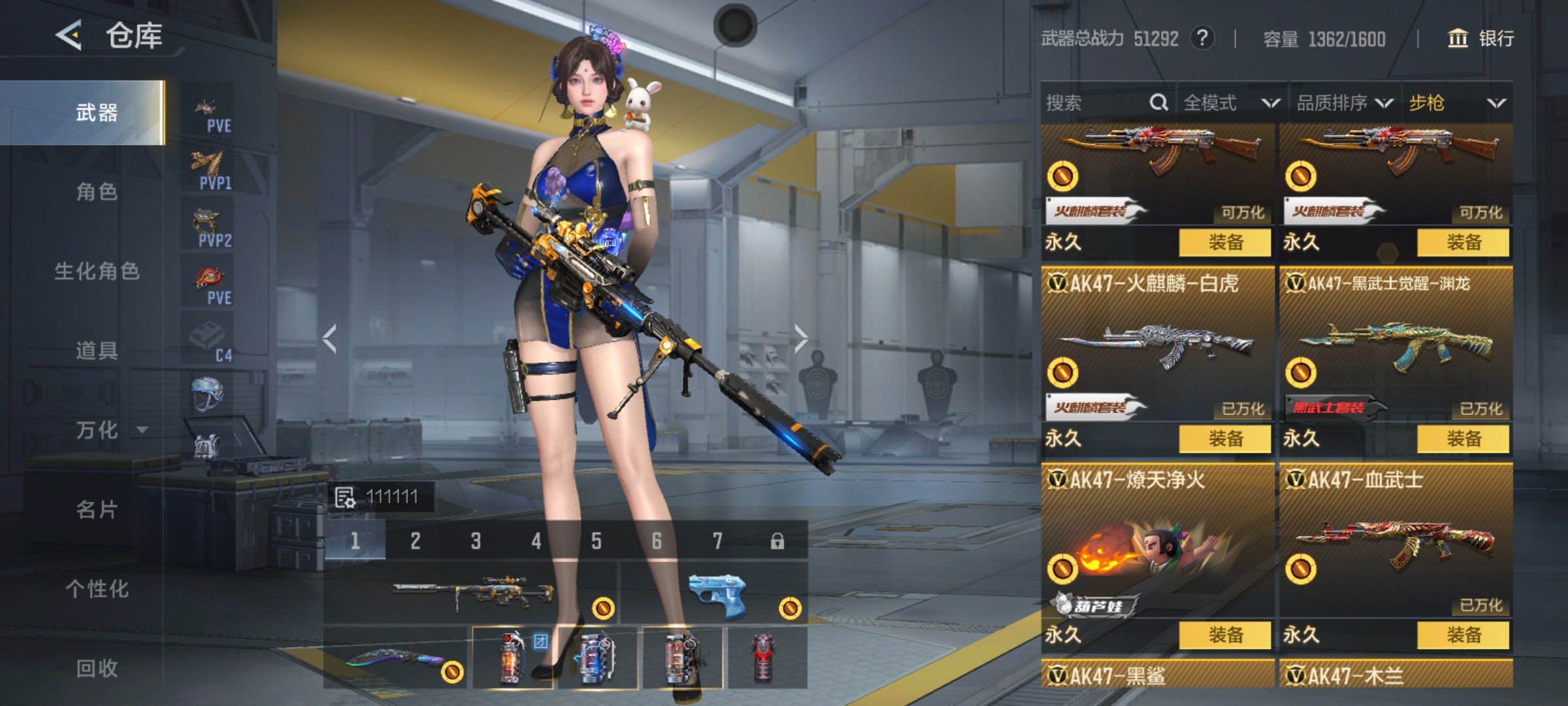Go back from the 仓库 warehouse screen
Viewport: 1568px width, 706px height.
69,35
